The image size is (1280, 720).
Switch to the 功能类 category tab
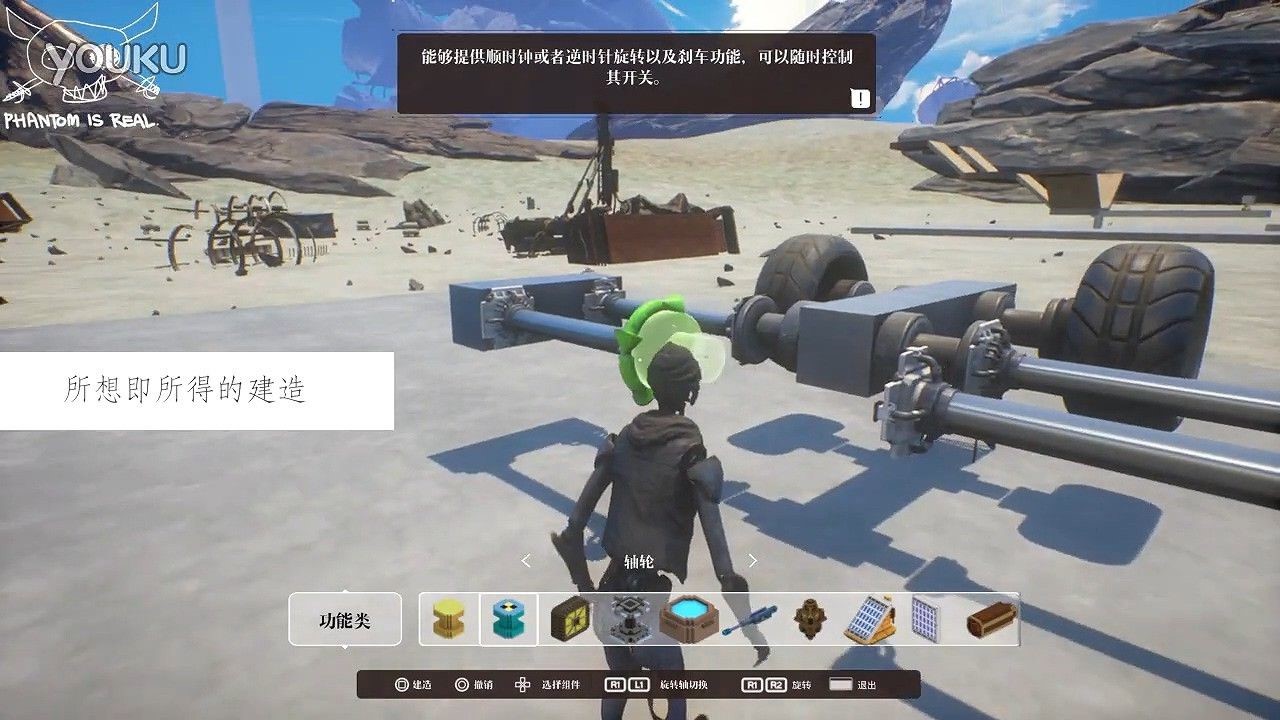(x=344, y=620)
